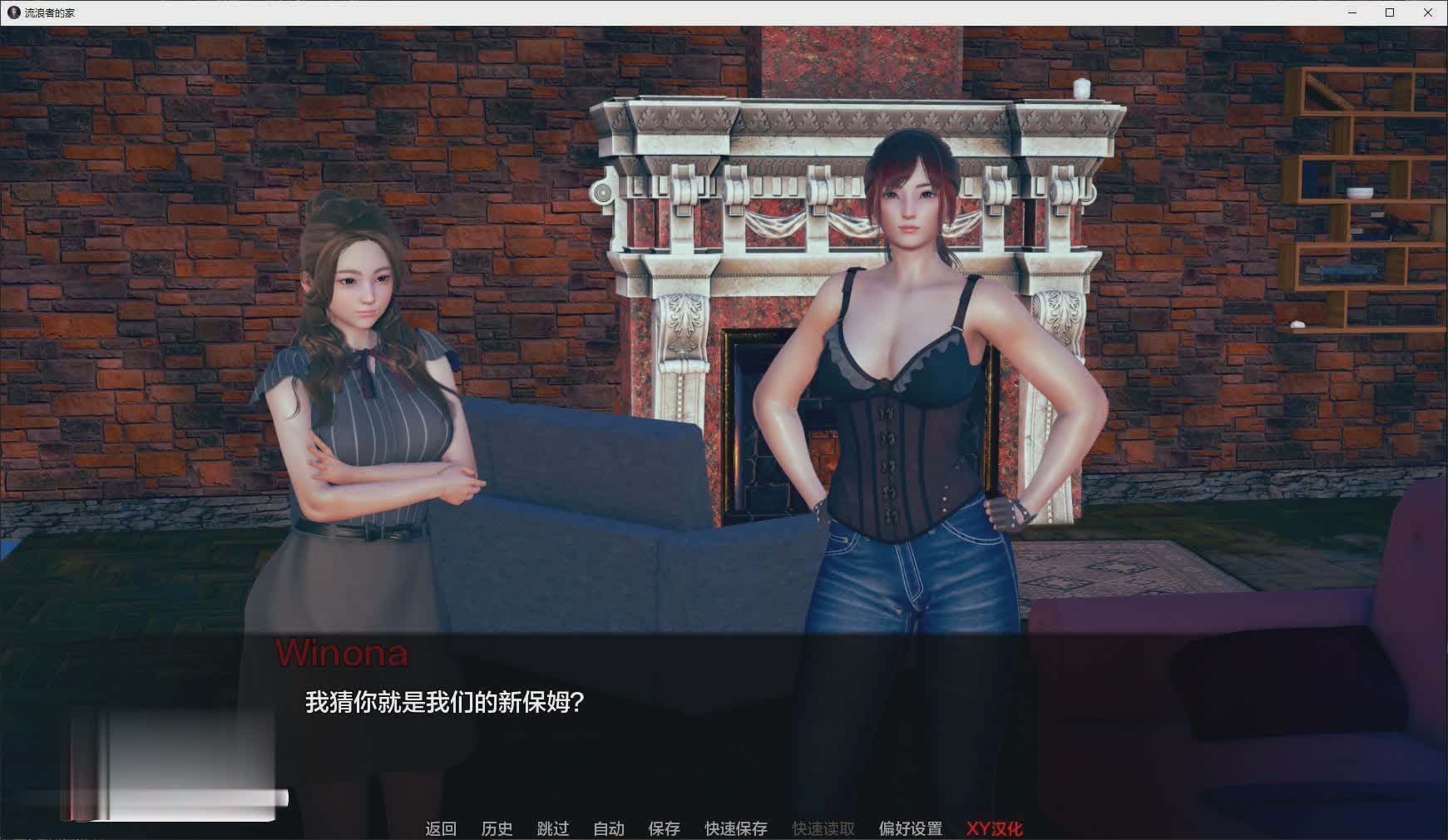Click 快速保存 for a quick save
The image size is (1448, 840).
(x=735, y=828)
